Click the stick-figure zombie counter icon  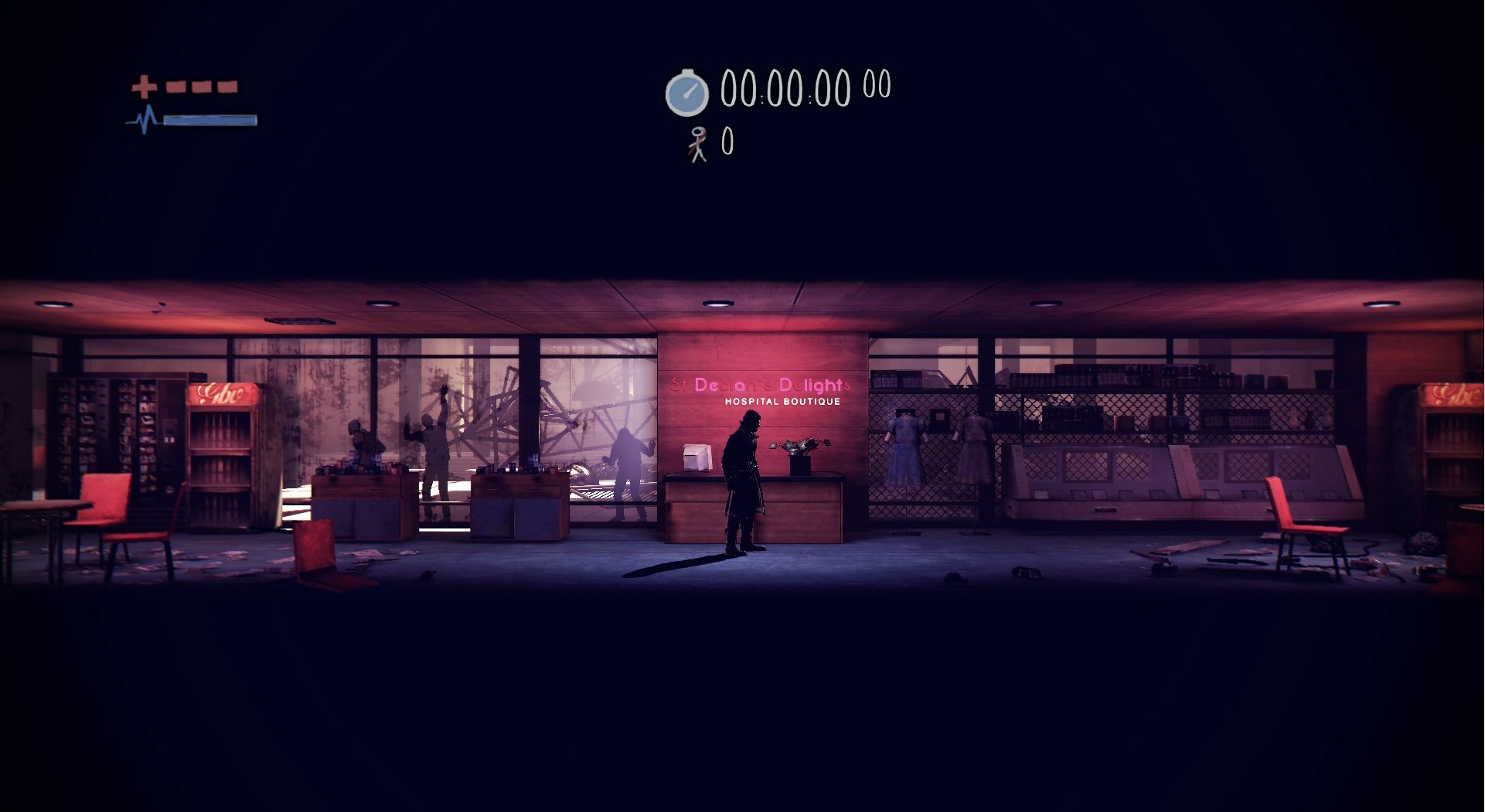point(698,144)
